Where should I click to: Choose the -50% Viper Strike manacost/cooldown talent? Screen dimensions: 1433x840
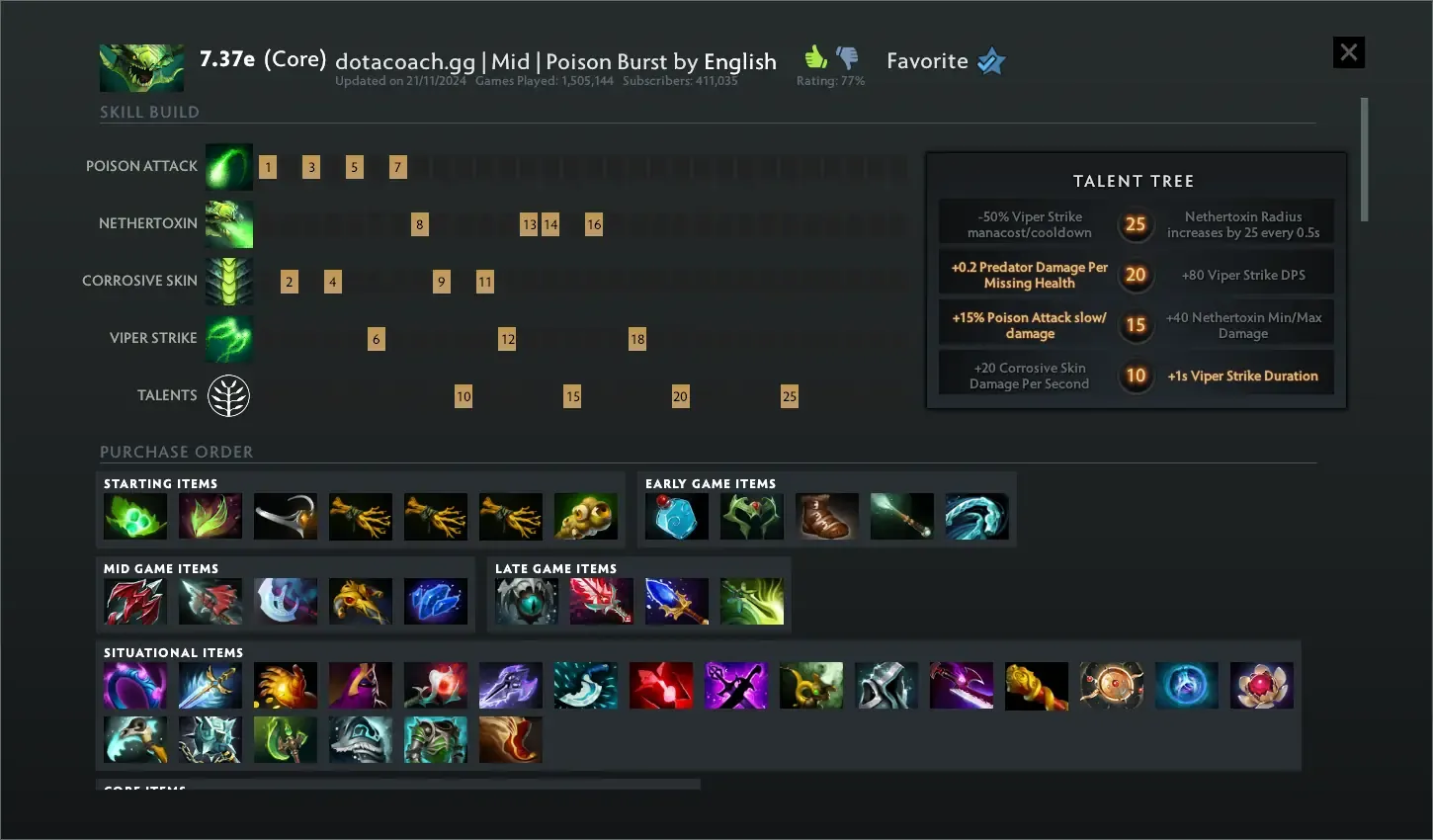(1029, 224)
